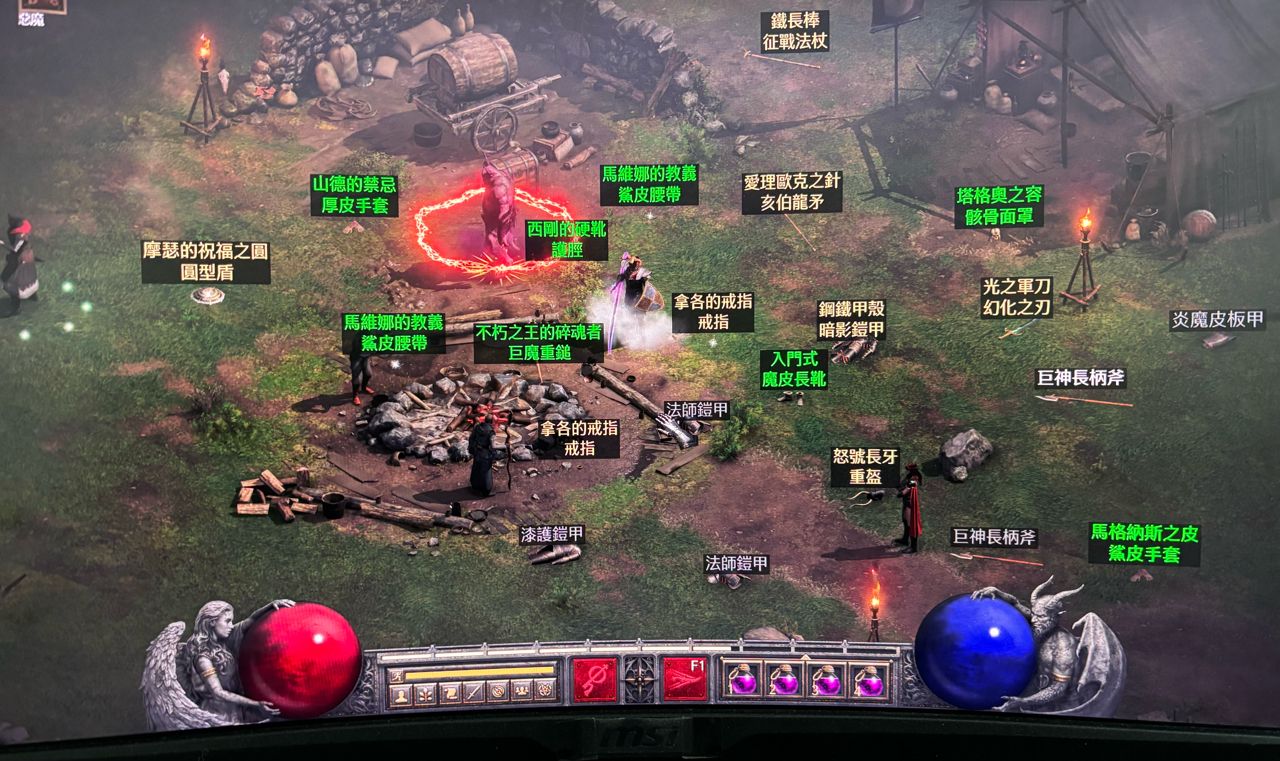This screenshot has width=1280, height=761.
Task: Pick up 摩瑟的祝福之圓 圓型盾 label
Action: point(205,261)
